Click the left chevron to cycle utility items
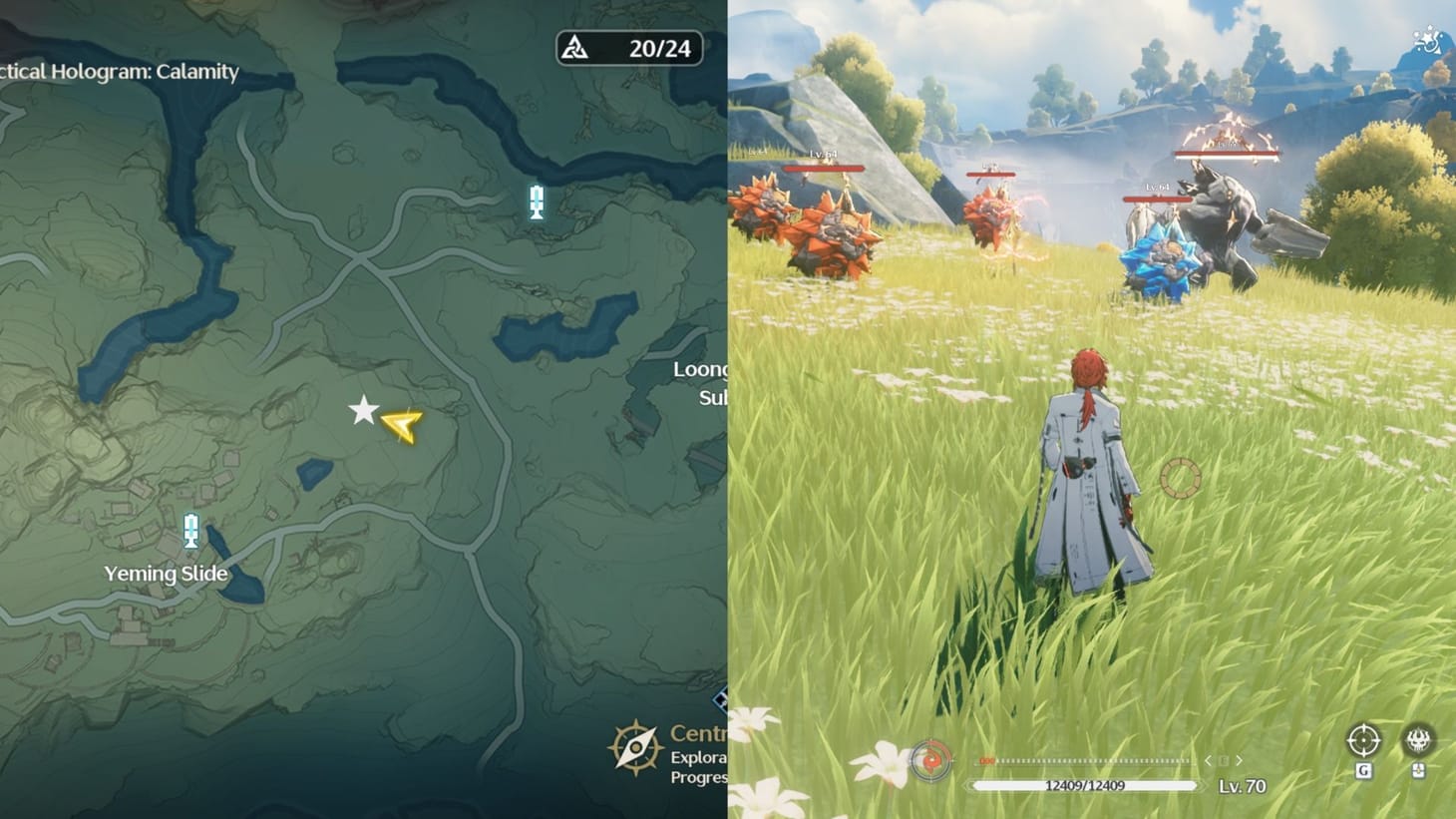Image resolution: width=1456 pixels, height=819 pixels. [1208, 760]
